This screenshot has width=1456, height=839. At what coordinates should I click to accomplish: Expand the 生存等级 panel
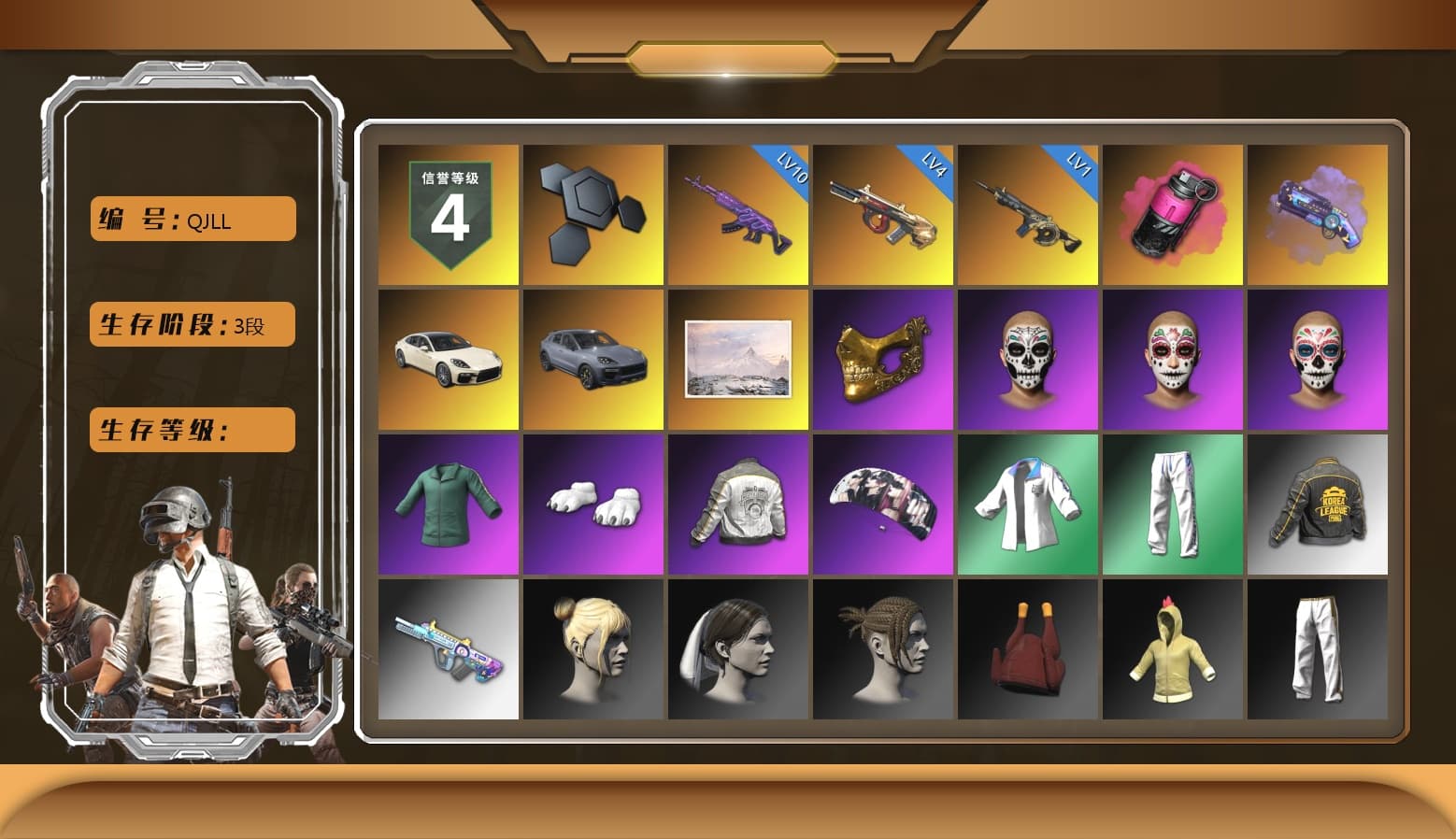[192, 430]
